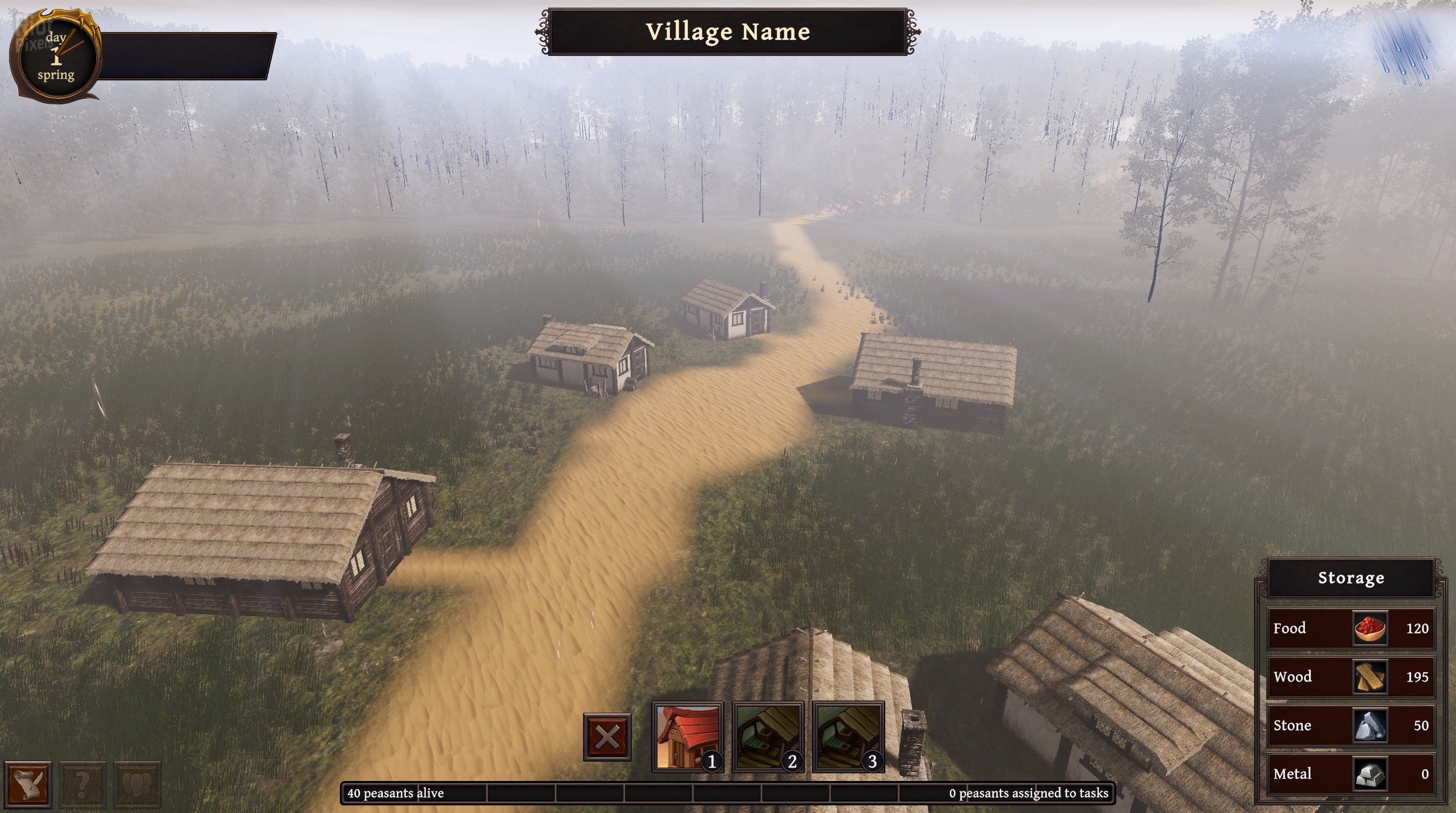Click the day and season clock
The height and width of the screenshot is (813, 1456).
(56, 56)
